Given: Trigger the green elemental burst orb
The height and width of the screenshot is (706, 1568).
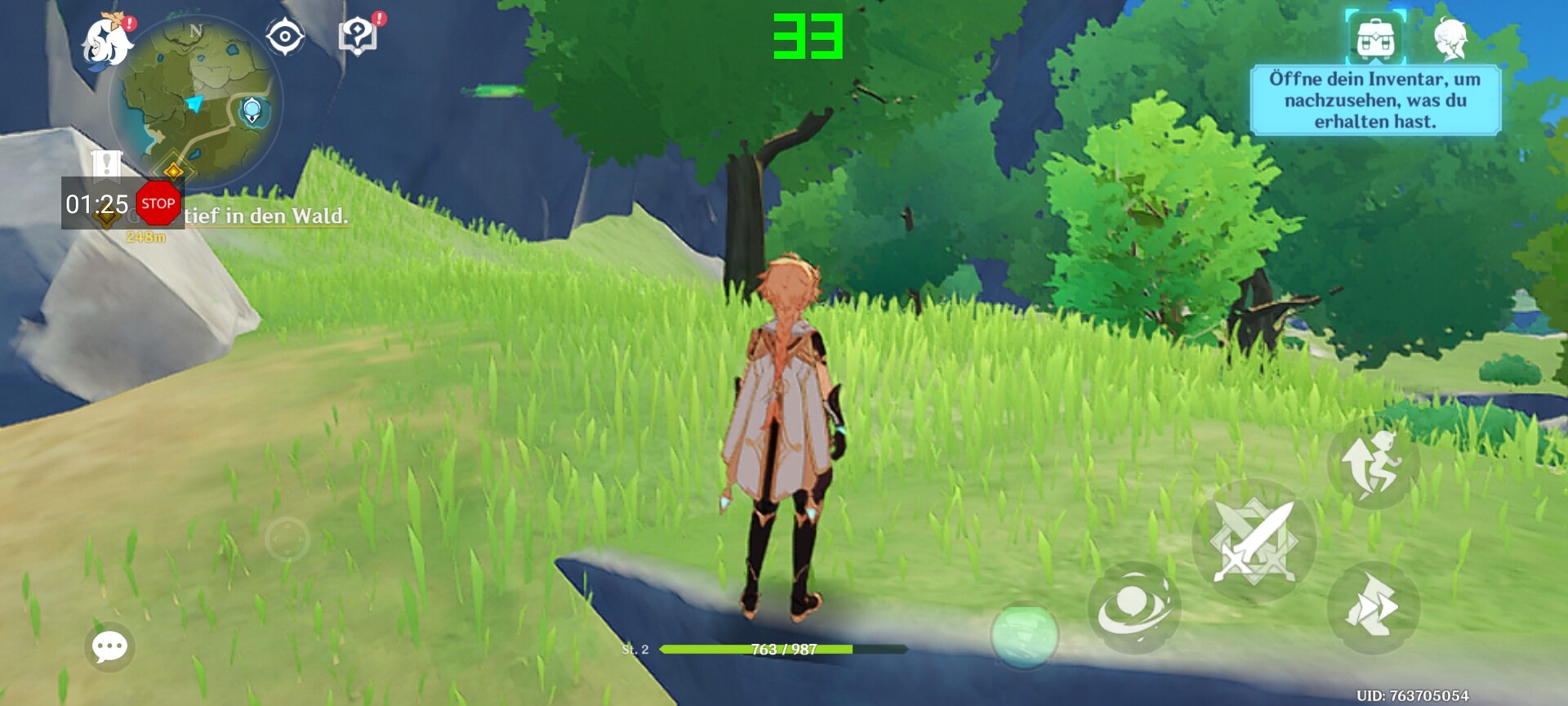Looking at the screenshot, I should [x=1024, y=636].
